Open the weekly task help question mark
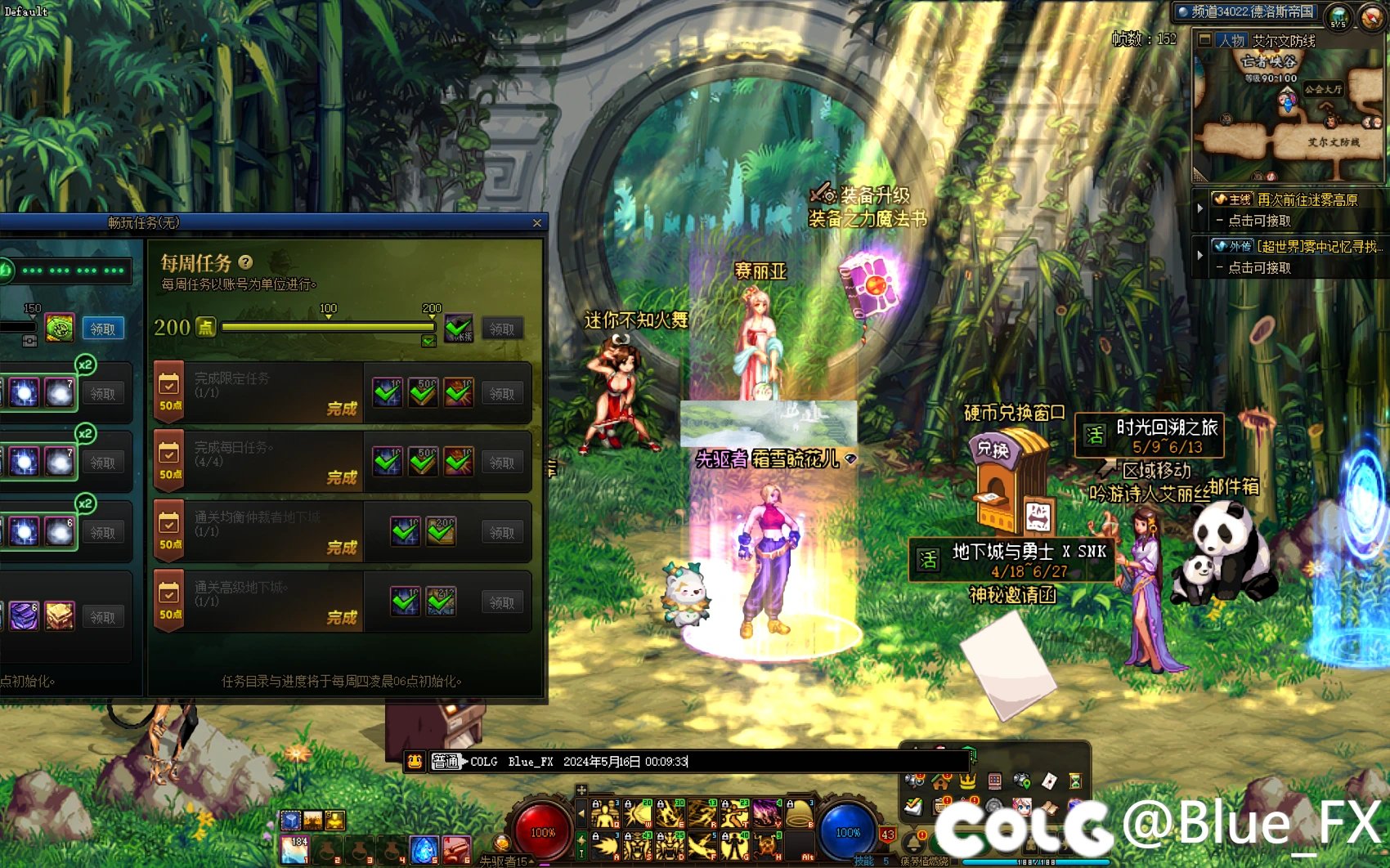The height and width of the screenshot is (868, 1390). 245,262
